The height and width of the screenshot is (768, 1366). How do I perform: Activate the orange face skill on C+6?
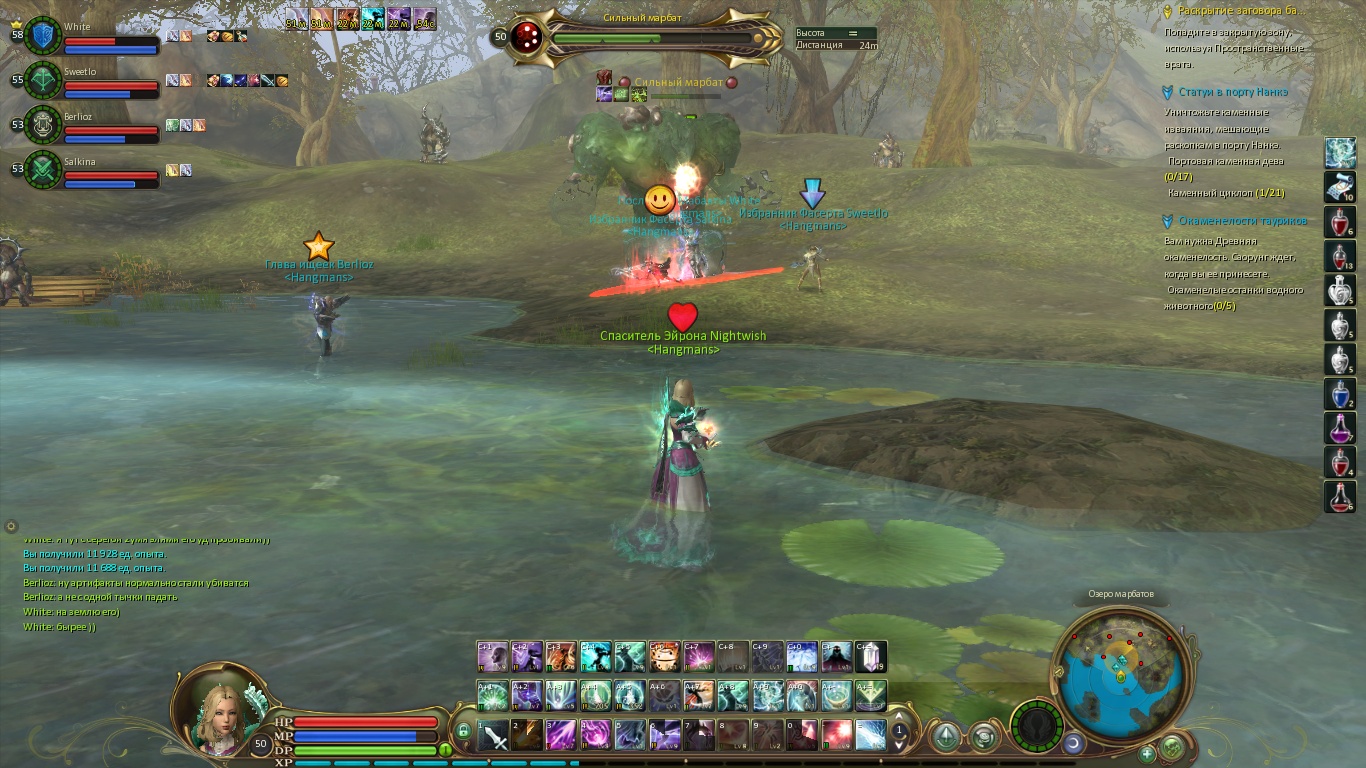tap(664, 657)
